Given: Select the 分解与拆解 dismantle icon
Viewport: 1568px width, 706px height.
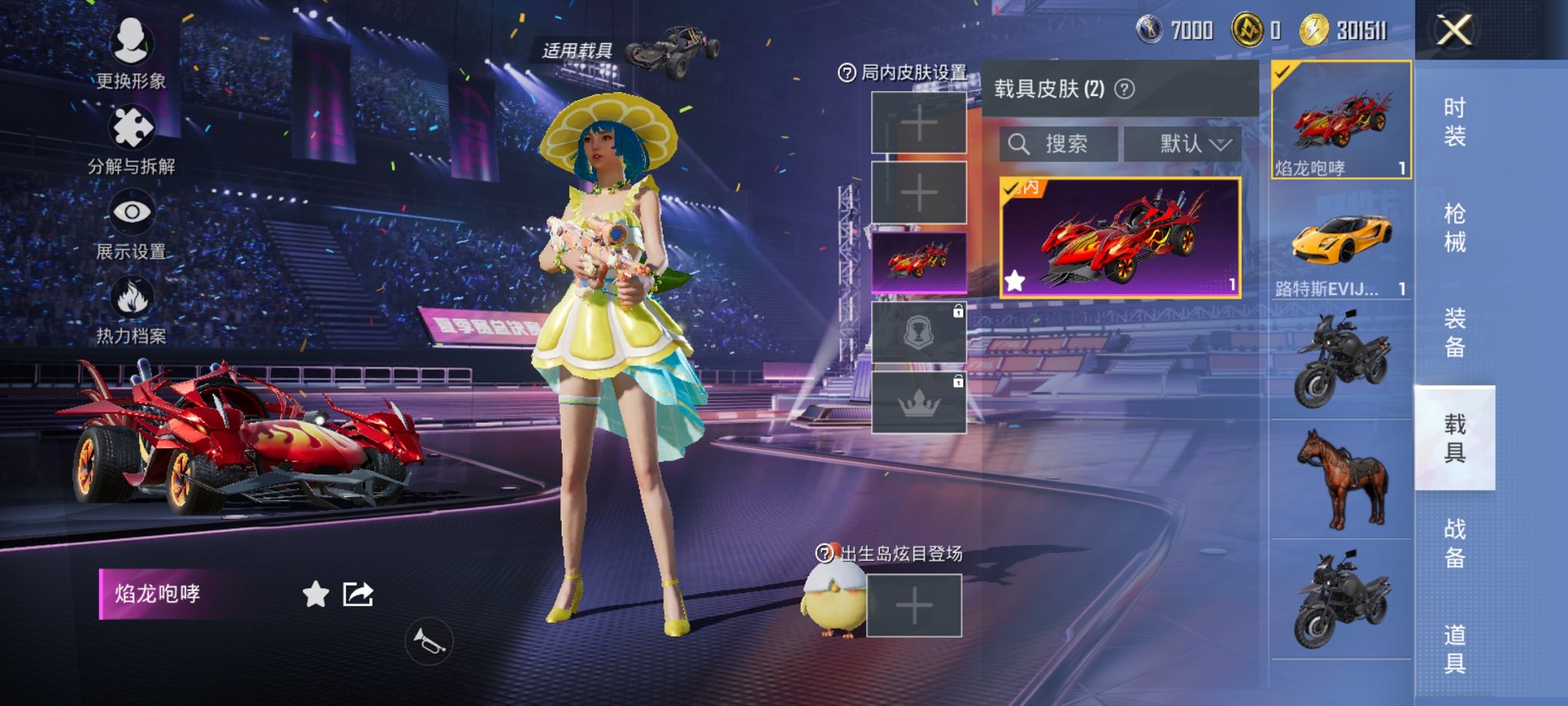Looking at the screenshot, I should 131,129.
